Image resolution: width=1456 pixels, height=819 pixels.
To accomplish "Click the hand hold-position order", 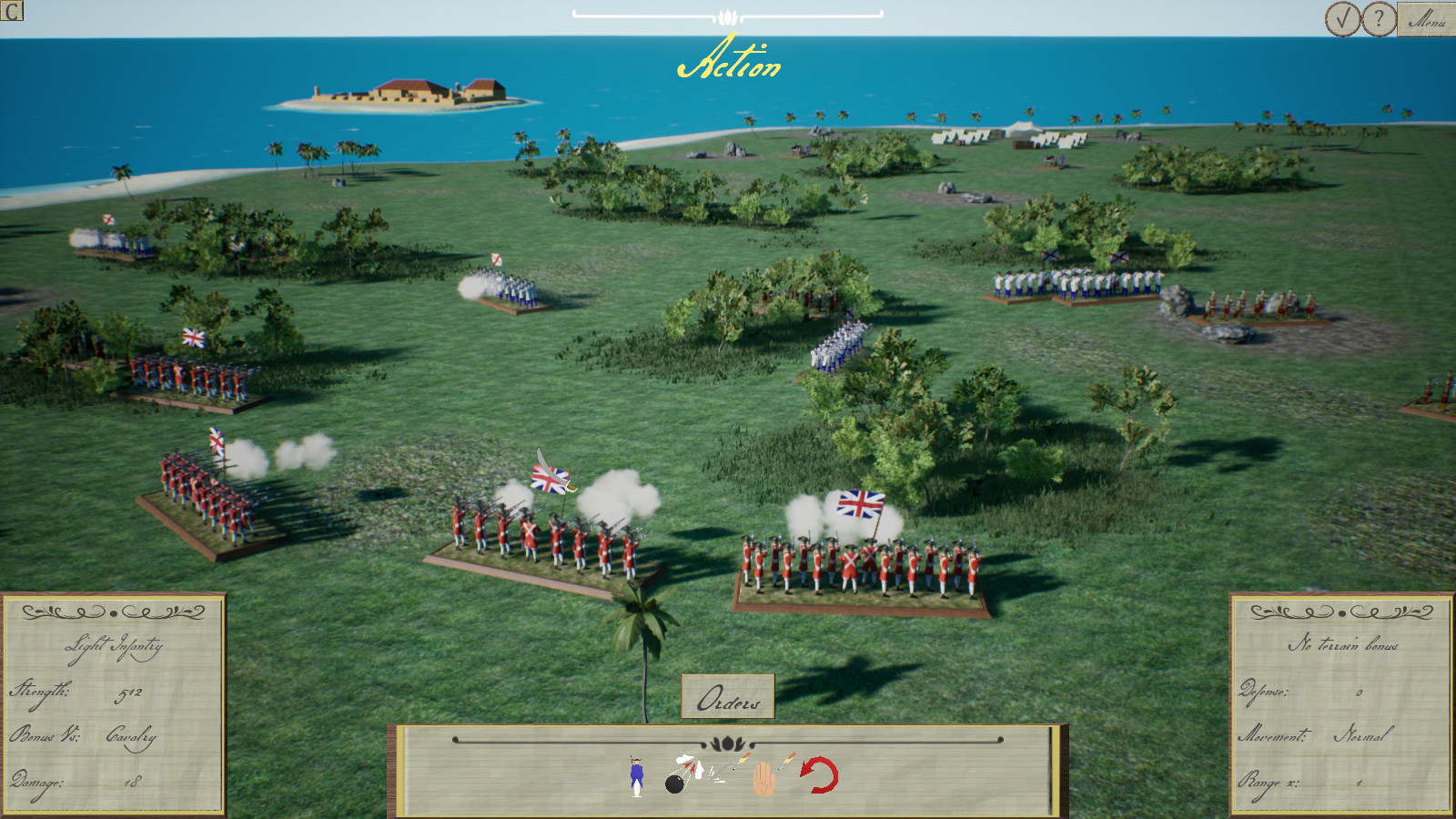I will [x=764, y=780].
